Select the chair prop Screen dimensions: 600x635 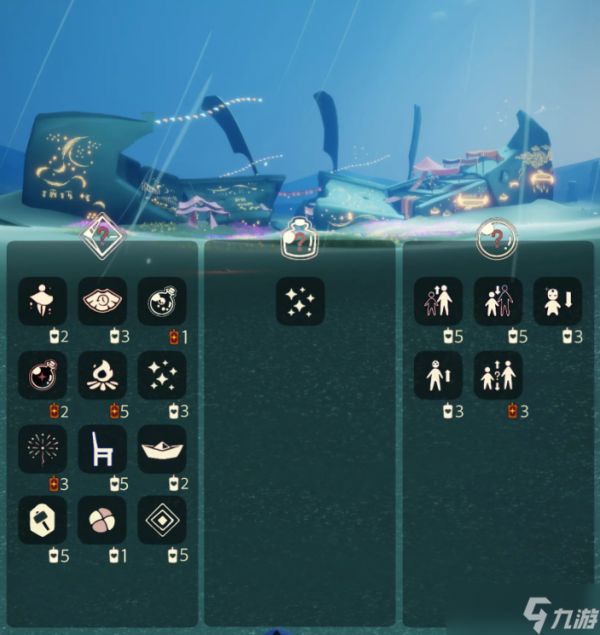pyautogui.click(x=102, y=449)
